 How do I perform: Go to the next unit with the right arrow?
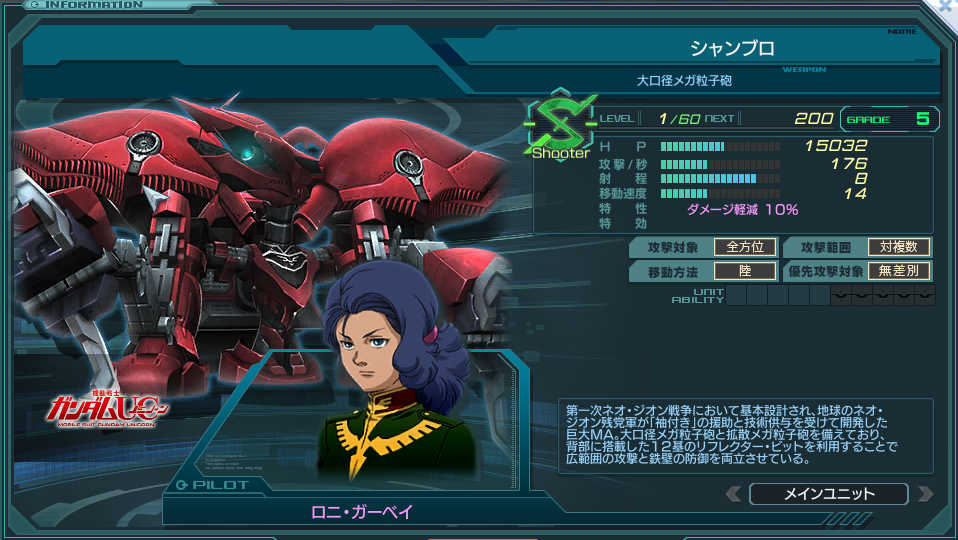[x=924, y=494]
